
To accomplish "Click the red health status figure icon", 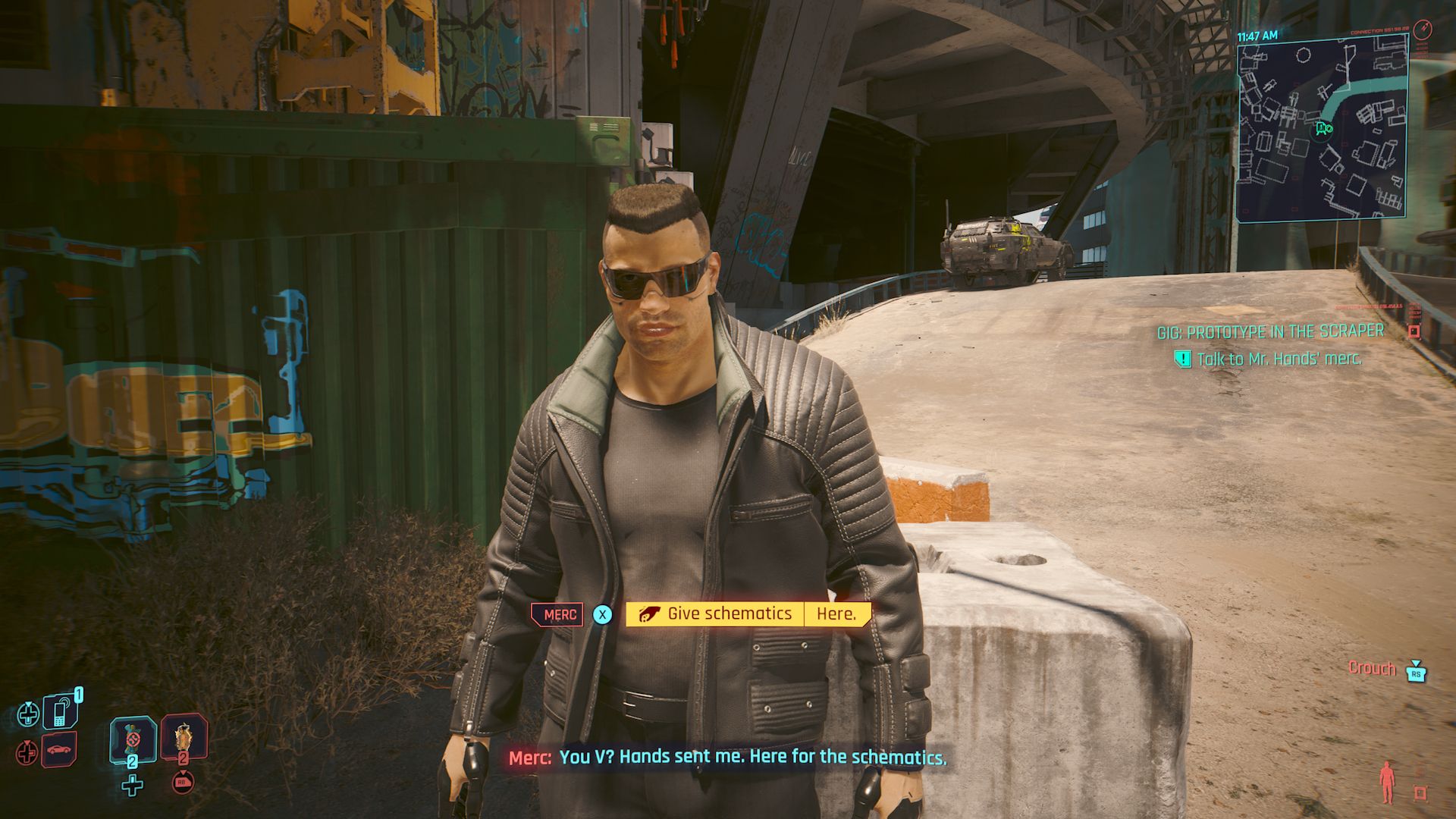I will (x=1388, y=783).
